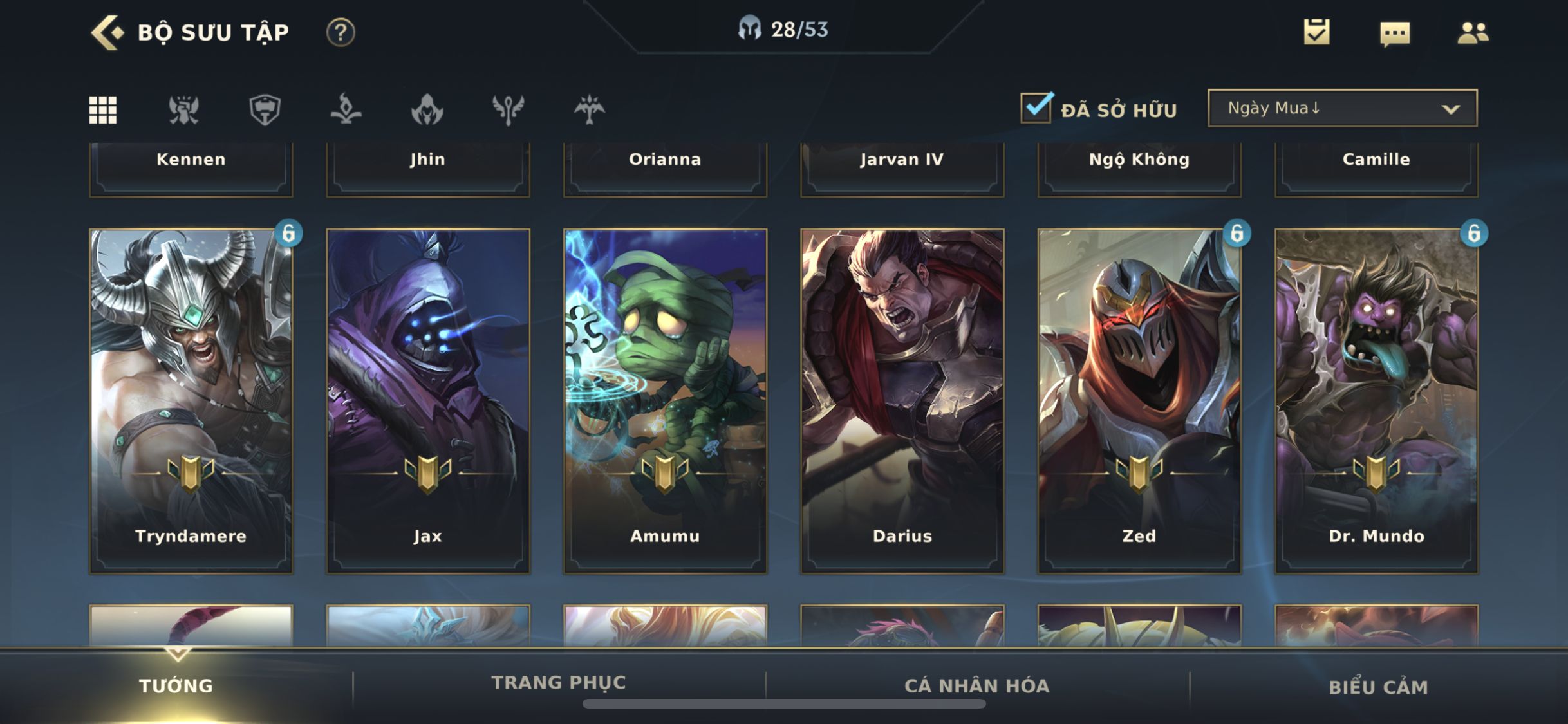Open the Zed champion card

click(1139, 400)
